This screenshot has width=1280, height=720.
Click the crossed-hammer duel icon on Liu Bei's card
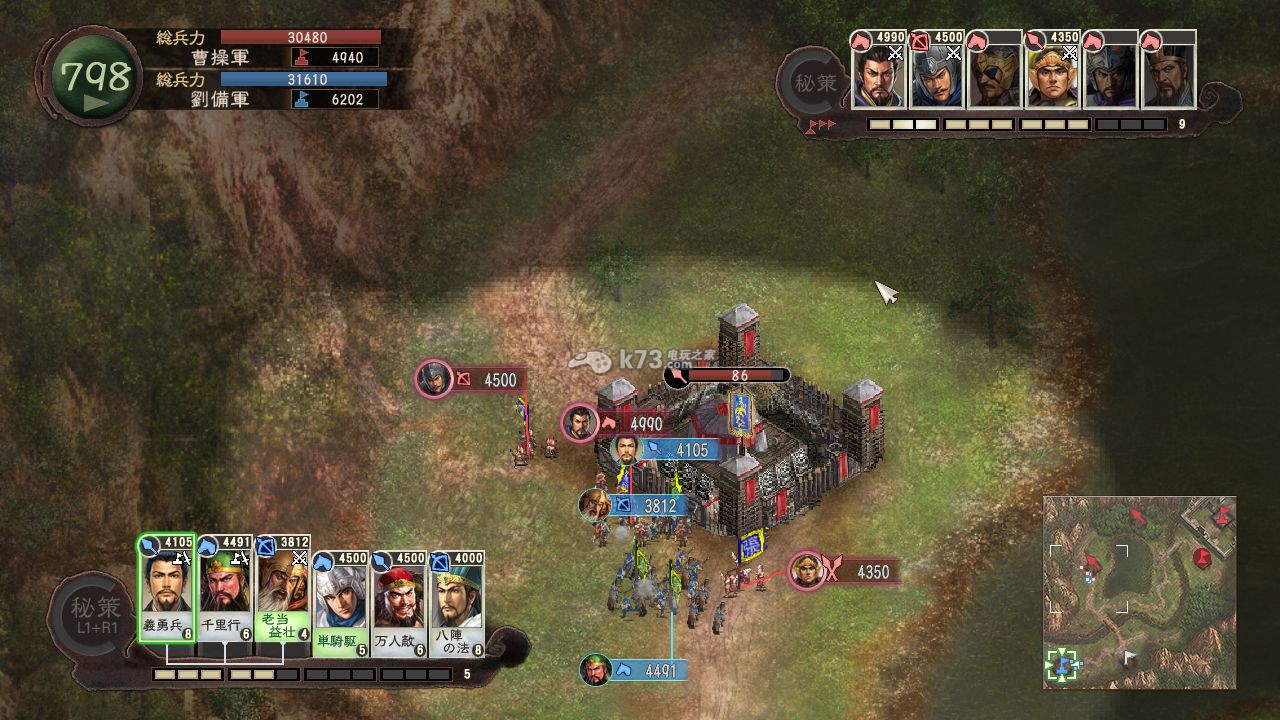coord(181,559)
